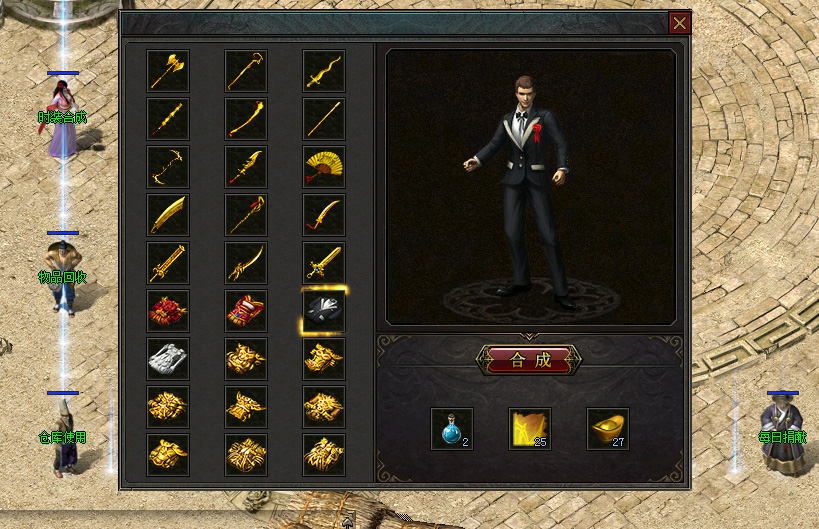Select the wide golden broadsword slot
The image size is (819, 529).
pyautogui.click(x=168, y=215)
